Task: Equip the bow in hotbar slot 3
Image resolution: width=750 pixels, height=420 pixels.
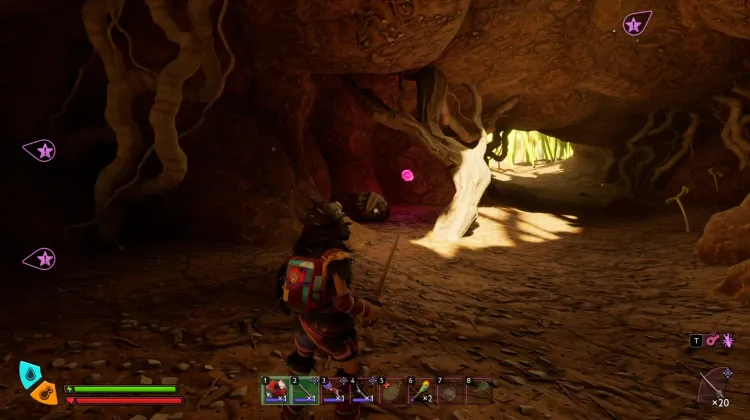Action: pyautogui.click(x=333, y=391)
